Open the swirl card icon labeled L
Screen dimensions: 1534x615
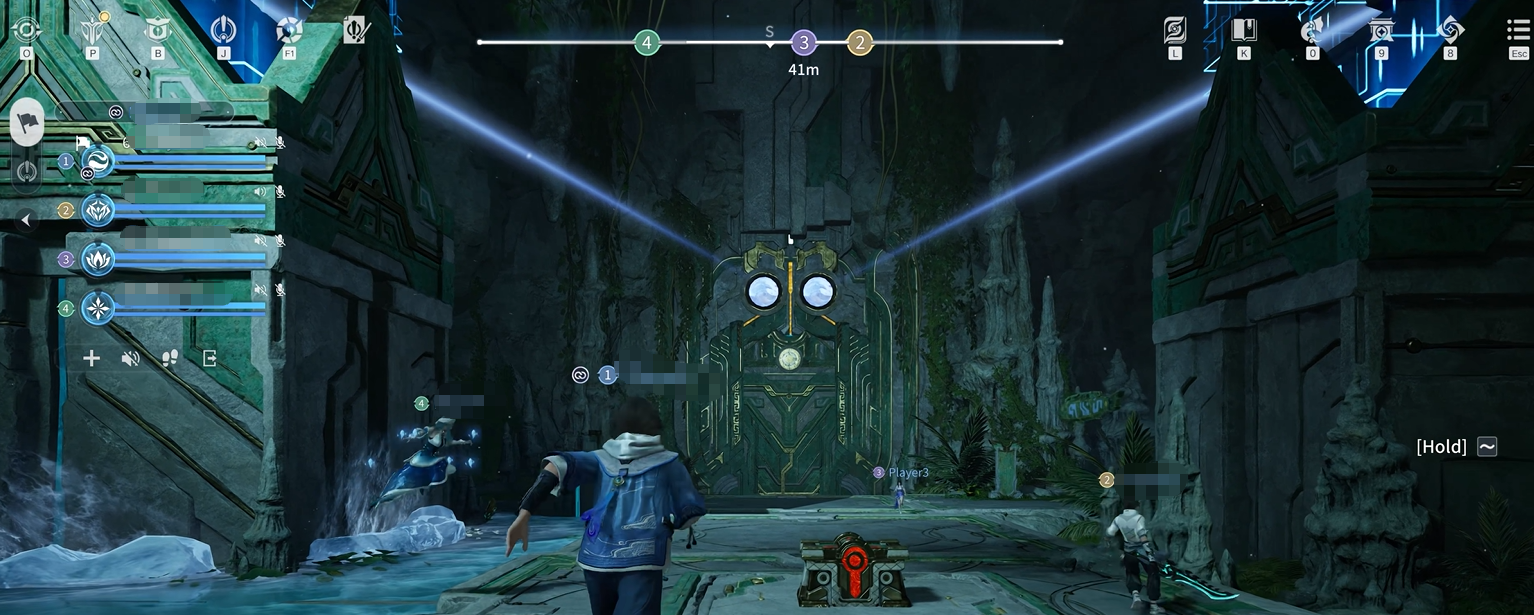[1175, 30]
